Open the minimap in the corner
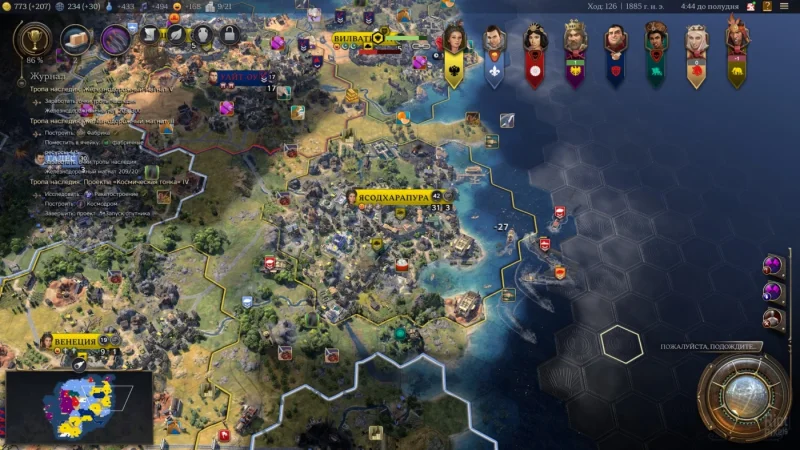The height and width of the screenshot is (450, 800). click(x=79, y=407)
